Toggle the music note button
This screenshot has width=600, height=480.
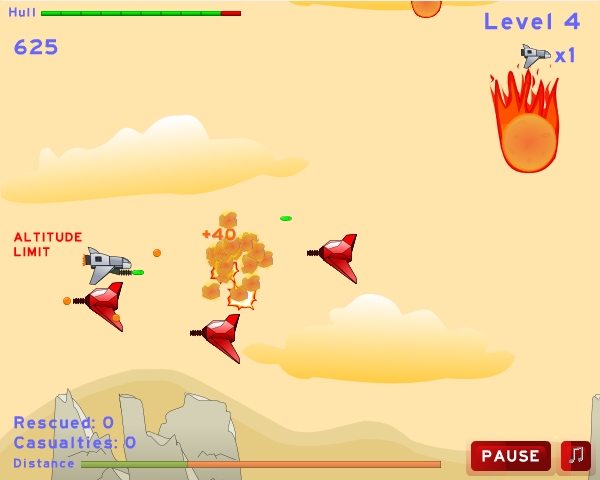click(x=575, y=456)
